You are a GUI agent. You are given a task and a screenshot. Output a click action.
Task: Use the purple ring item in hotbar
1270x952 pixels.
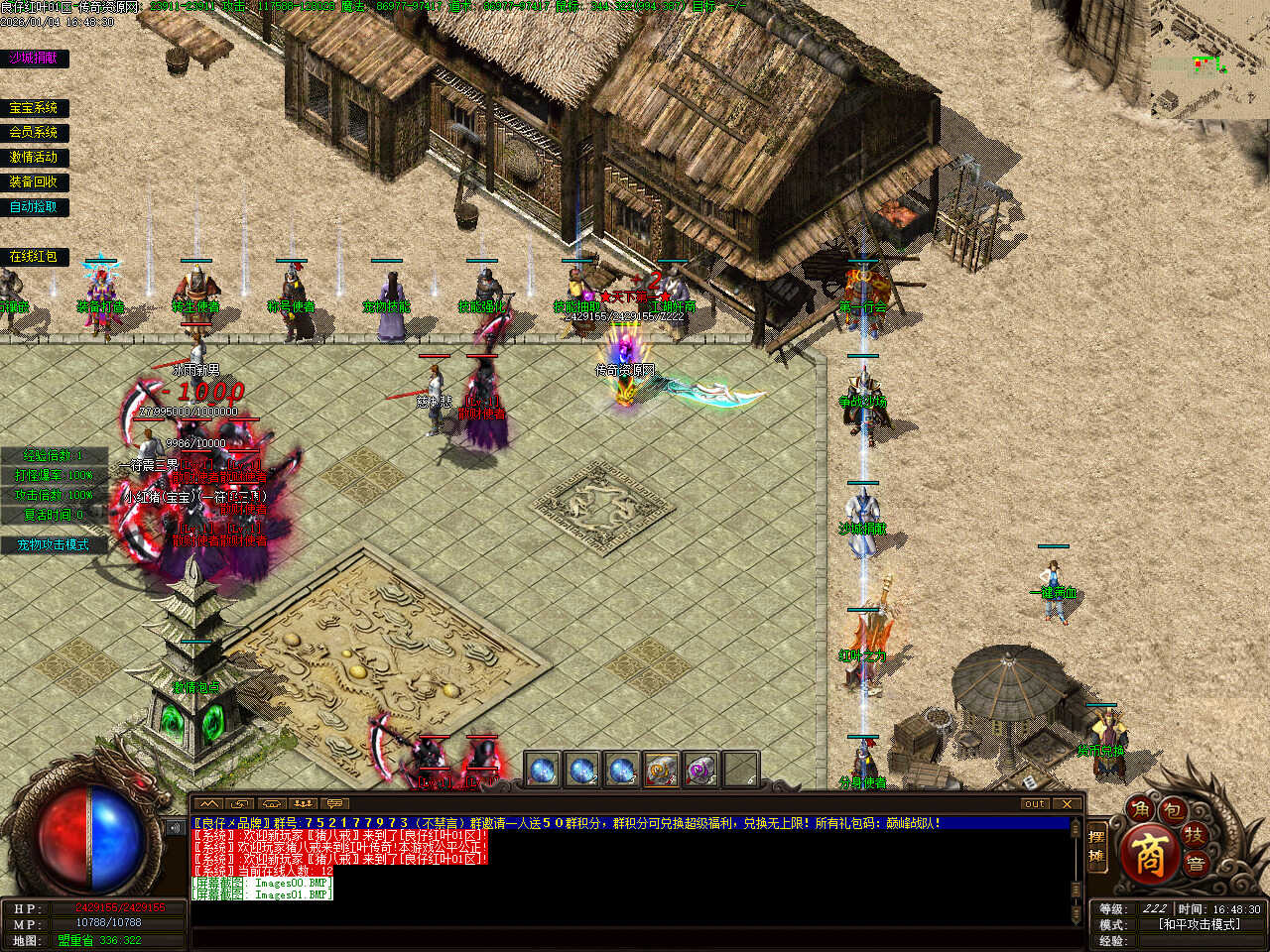pos(700,770)
